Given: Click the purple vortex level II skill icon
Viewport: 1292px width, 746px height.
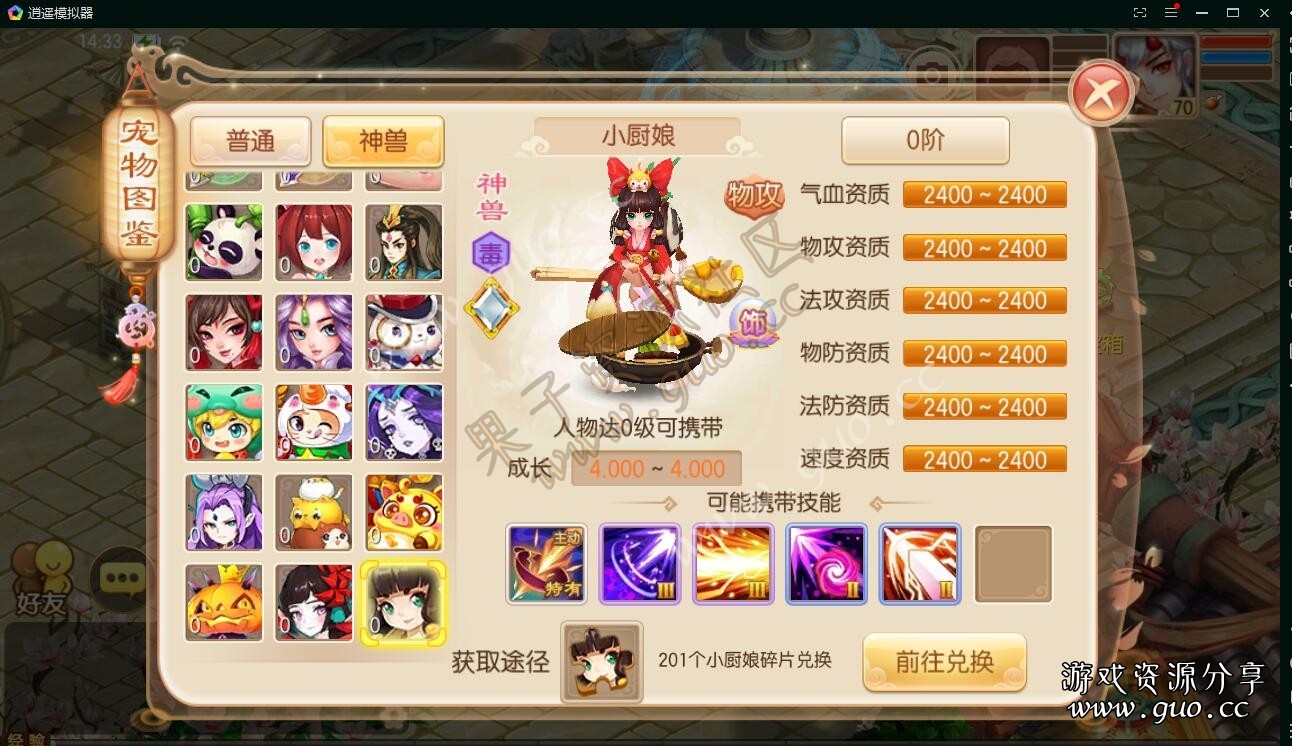Looking at the screenshot, I should click(x=826, y=564).
